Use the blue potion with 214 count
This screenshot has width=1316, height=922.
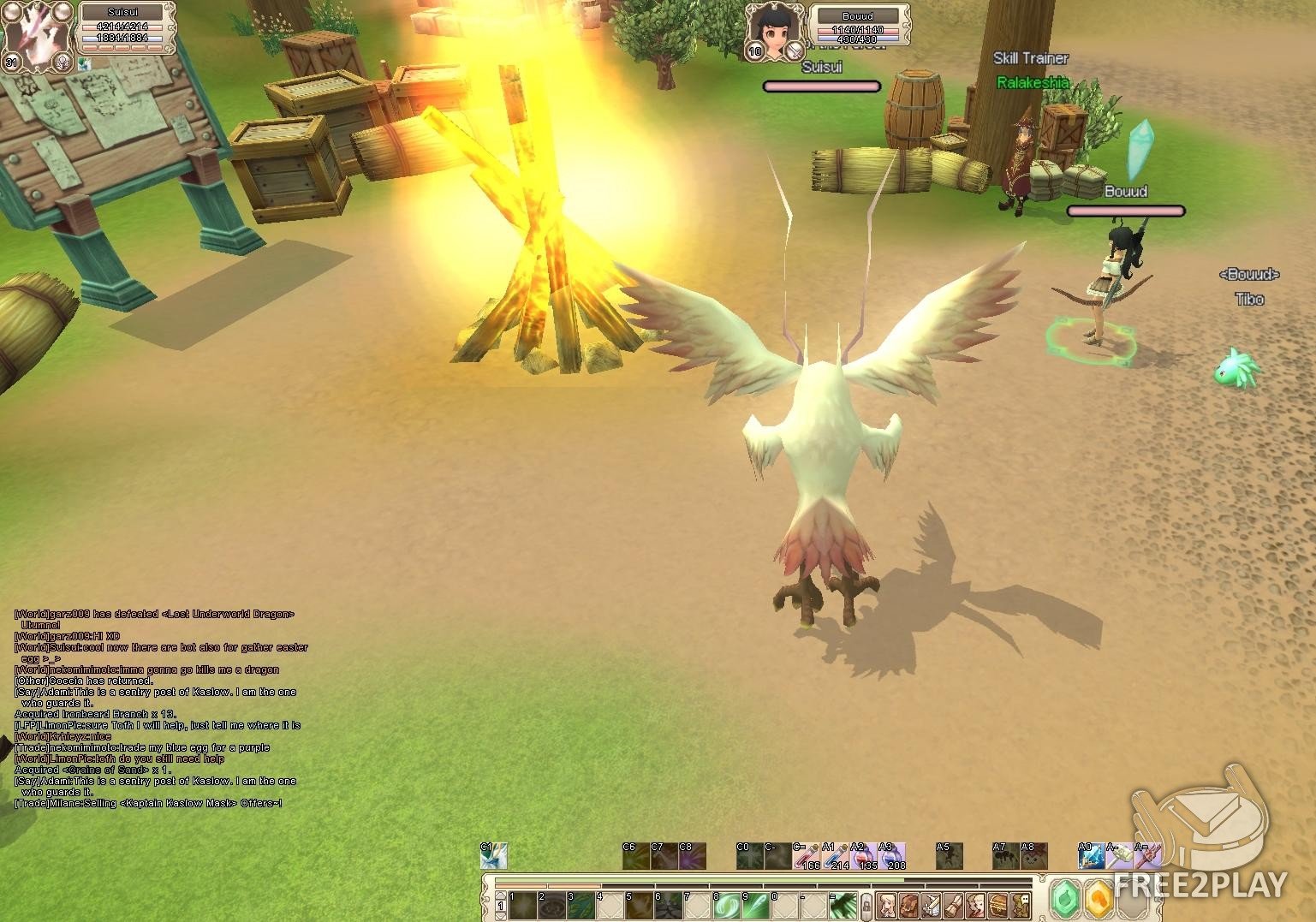[835, 856]
